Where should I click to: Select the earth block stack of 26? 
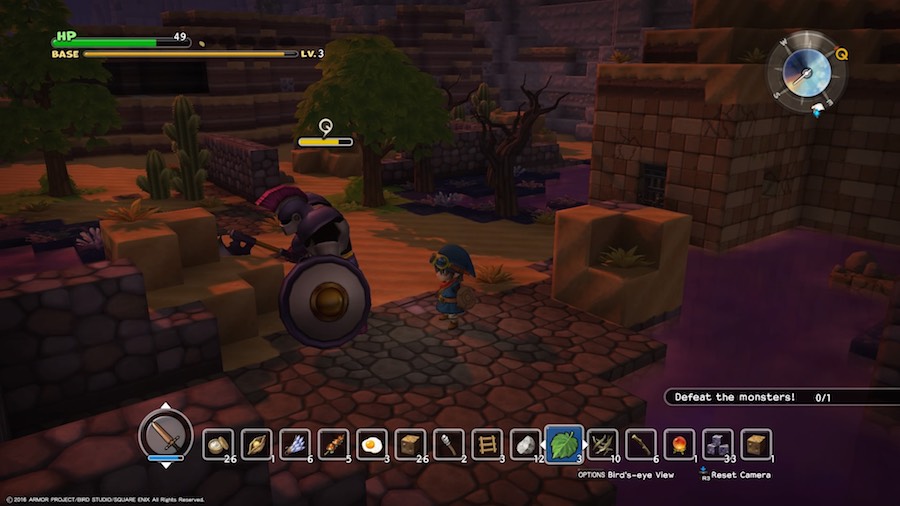coord(411,443)
